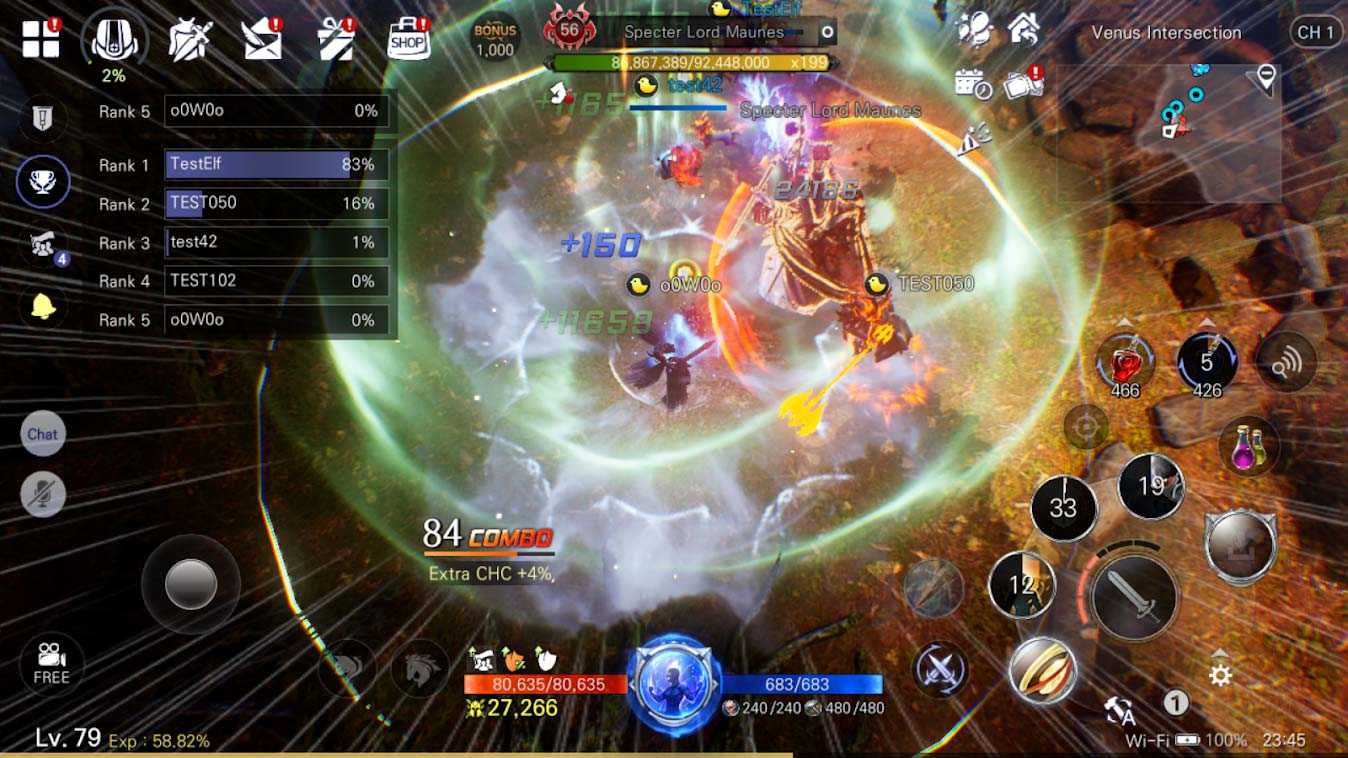Switch the FREE camera mode
The height and width of the screenshot is (758, 1348).
pyautogui.click(x=51, y=663)
